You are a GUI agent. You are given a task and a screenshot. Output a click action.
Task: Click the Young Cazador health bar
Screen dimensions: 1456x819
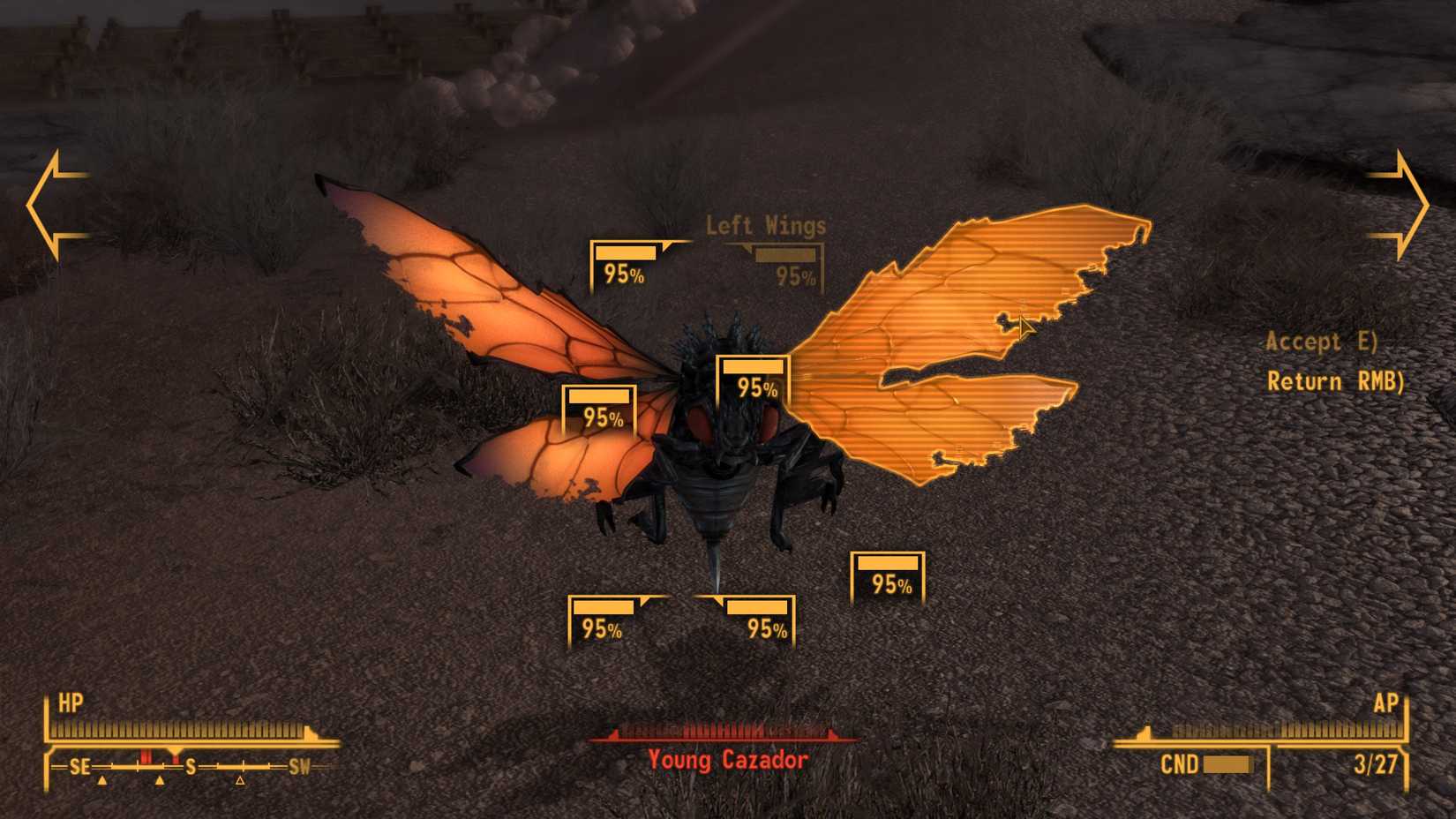pyautogui.click(x=722, y=733)
